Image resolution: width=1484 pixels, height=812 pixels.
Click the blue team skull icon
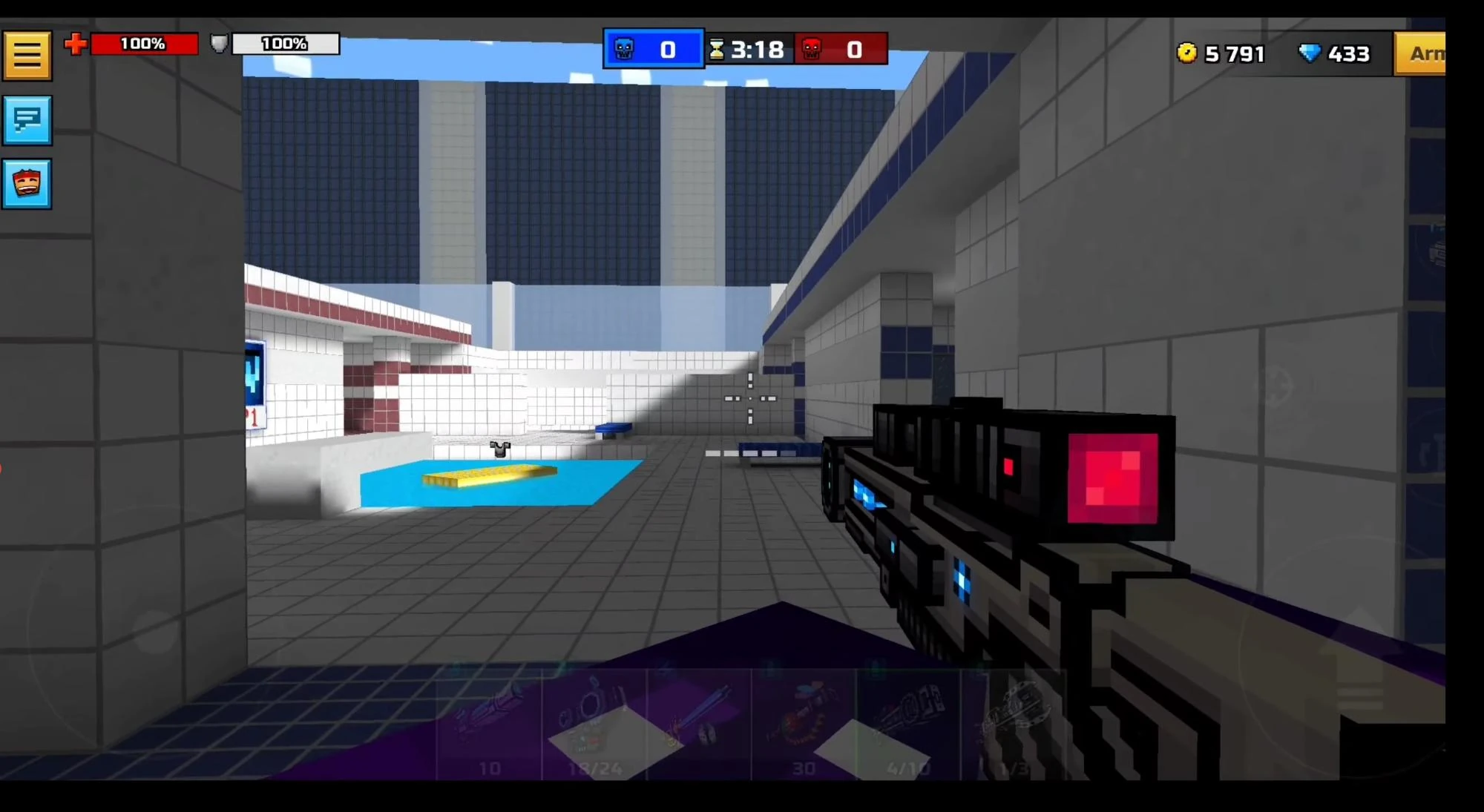624,49
